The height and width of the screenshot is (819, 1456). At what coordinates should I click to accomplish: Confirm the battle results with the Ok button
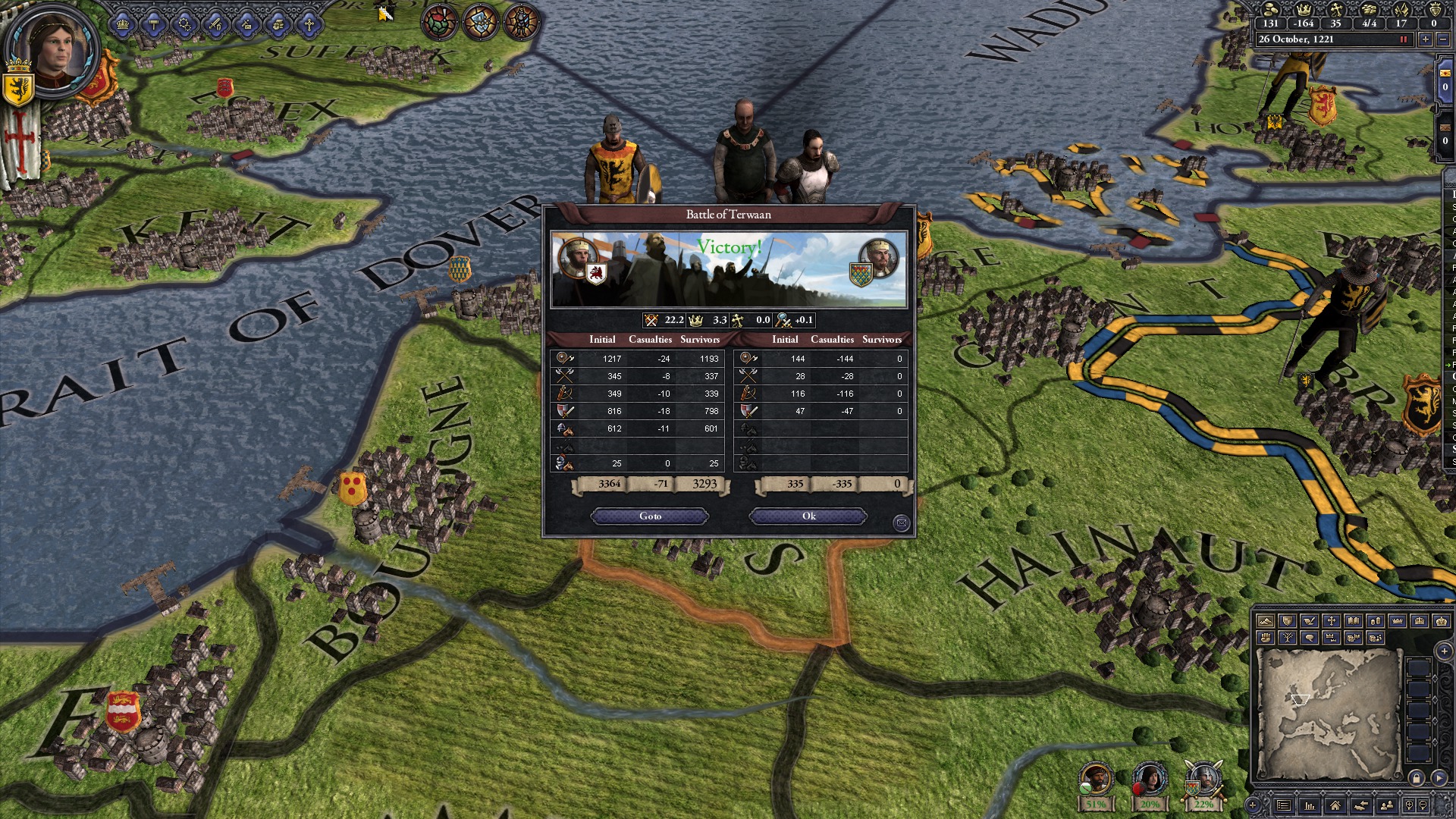pyautogui.click(x=807, y=516)
